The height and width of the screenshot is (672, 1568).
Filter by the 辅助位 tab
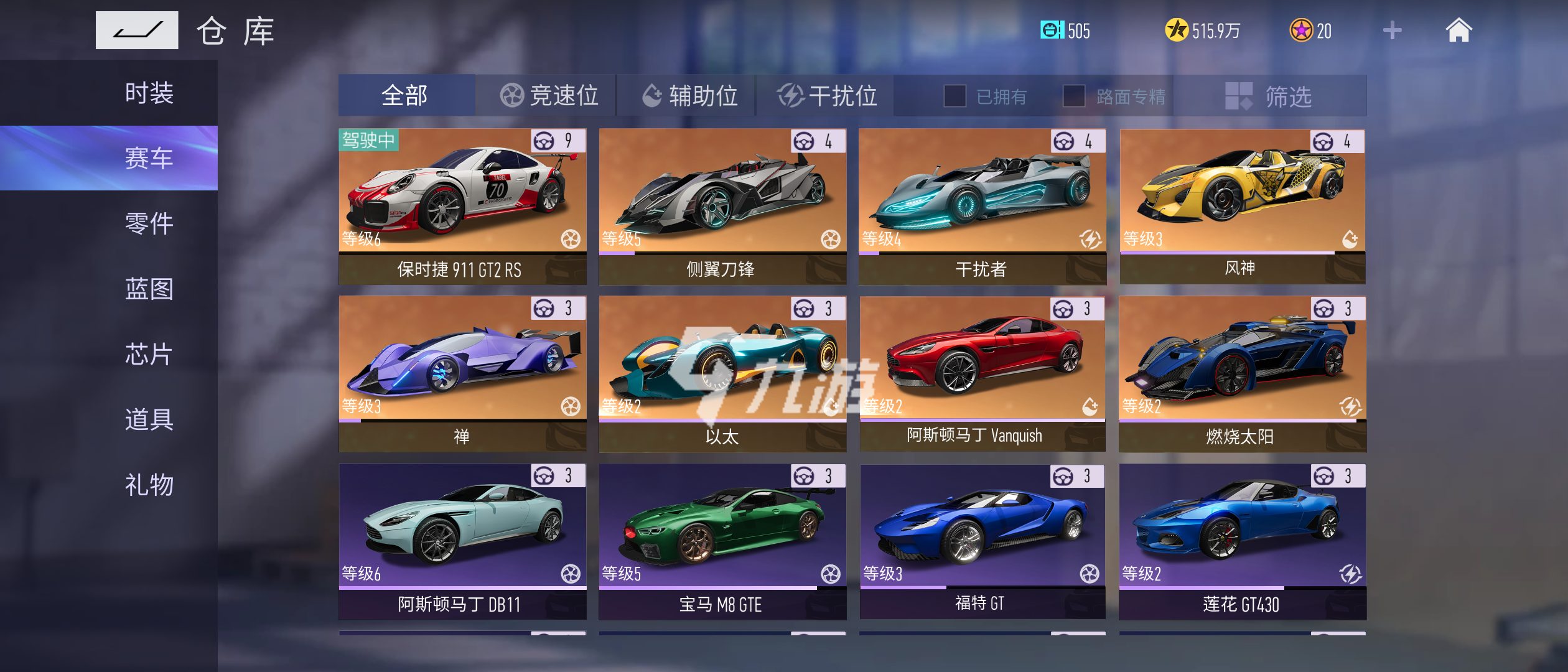point(689,96)
